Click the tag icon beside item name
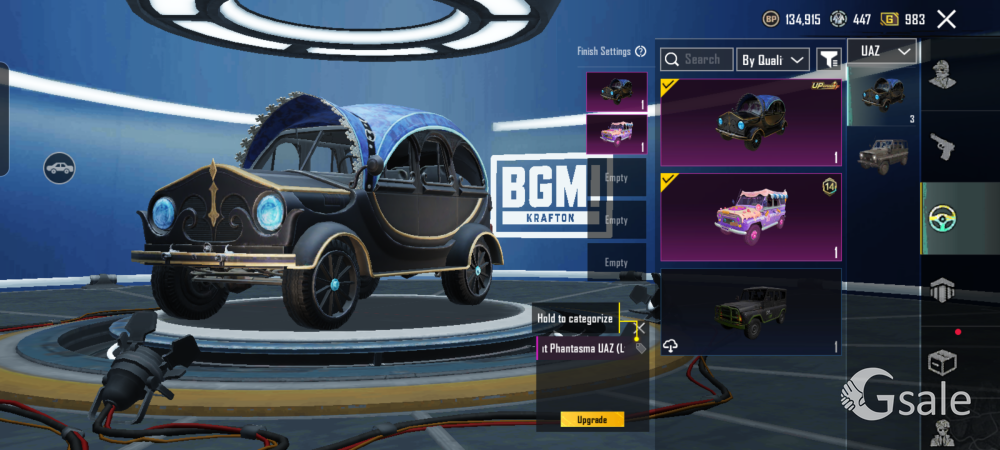The image size is (1000, 450). (x=641, y=348)
